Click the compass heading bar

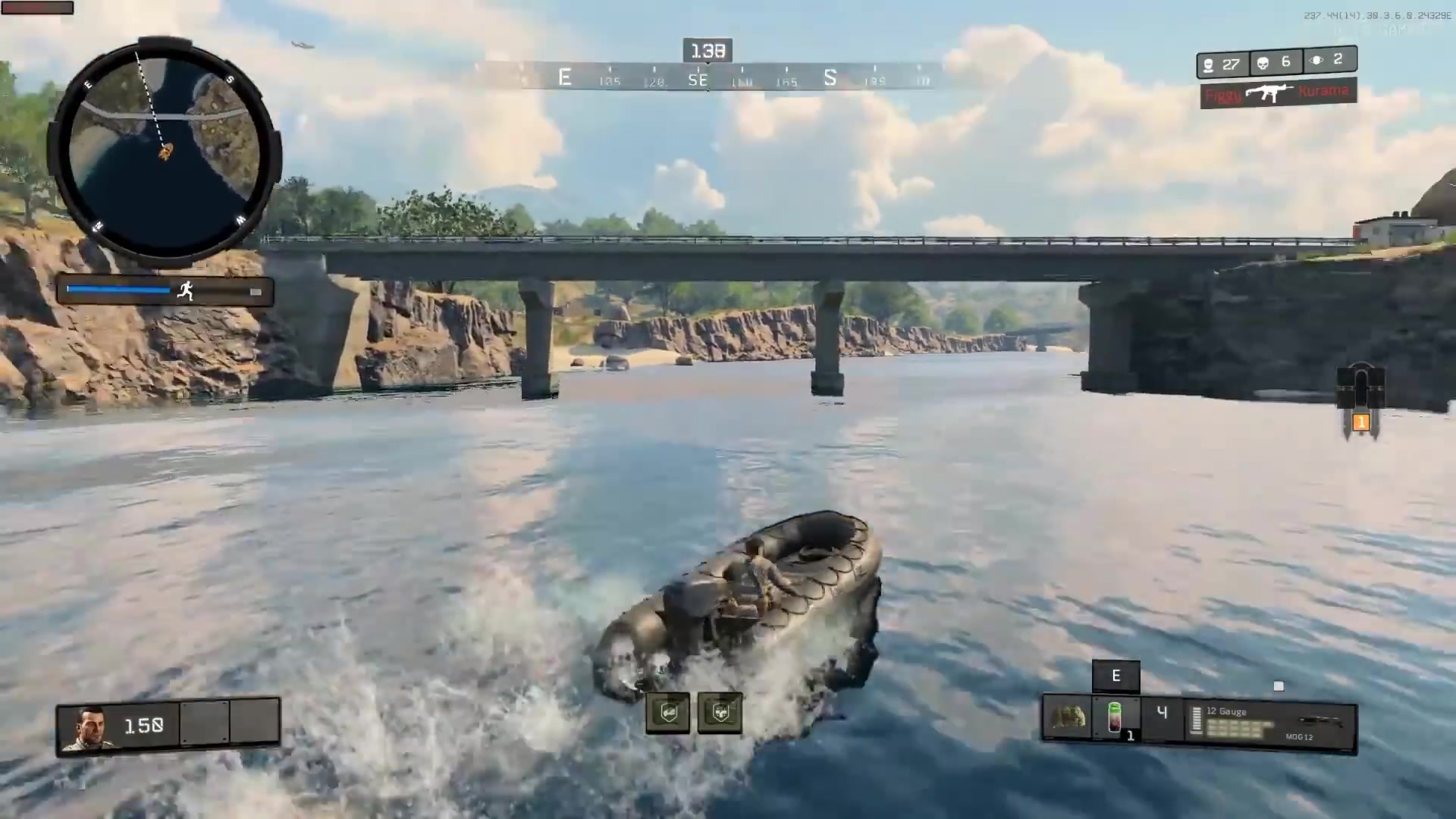click(709, 77)
